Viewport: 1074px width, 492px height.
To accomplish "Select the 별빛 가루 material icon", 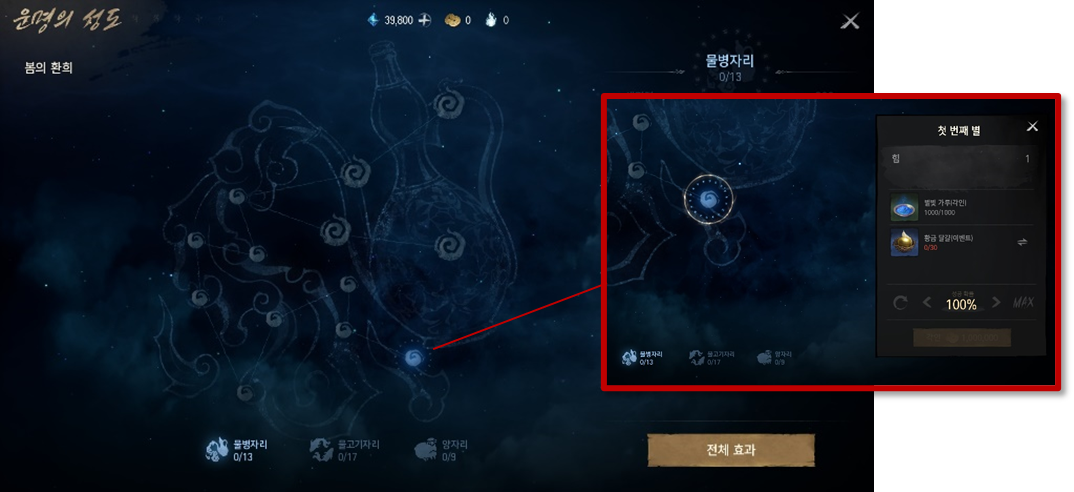I will (x=904, y=207).
